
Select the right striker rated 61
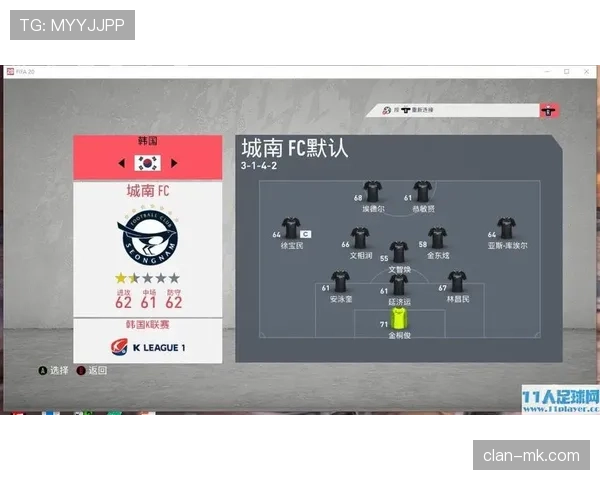423,191
